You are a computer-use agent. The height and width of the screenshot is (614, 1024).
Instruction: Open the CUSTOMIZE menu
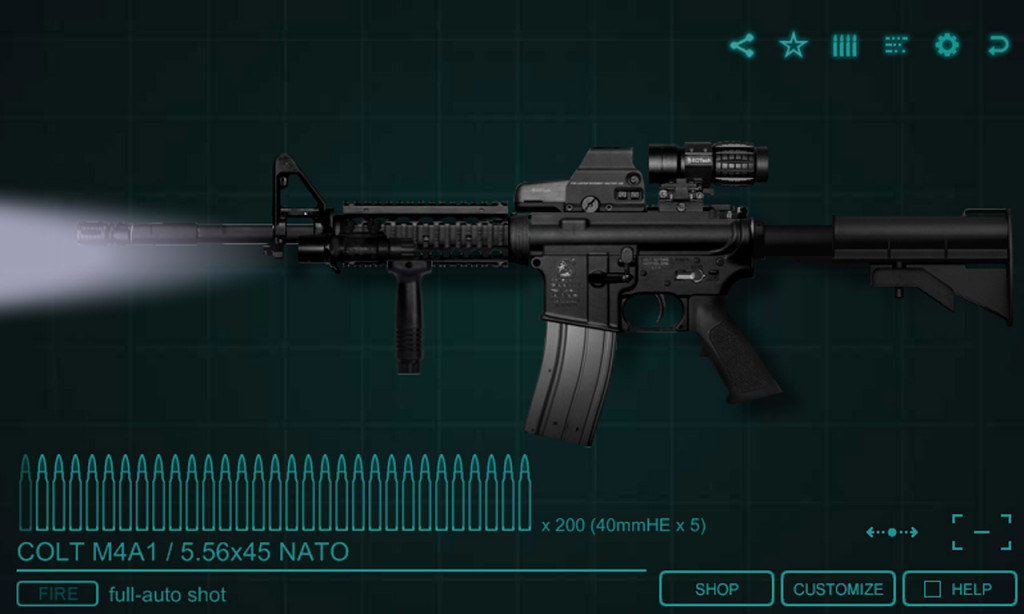pyautogui.click(x=838, y=589)
